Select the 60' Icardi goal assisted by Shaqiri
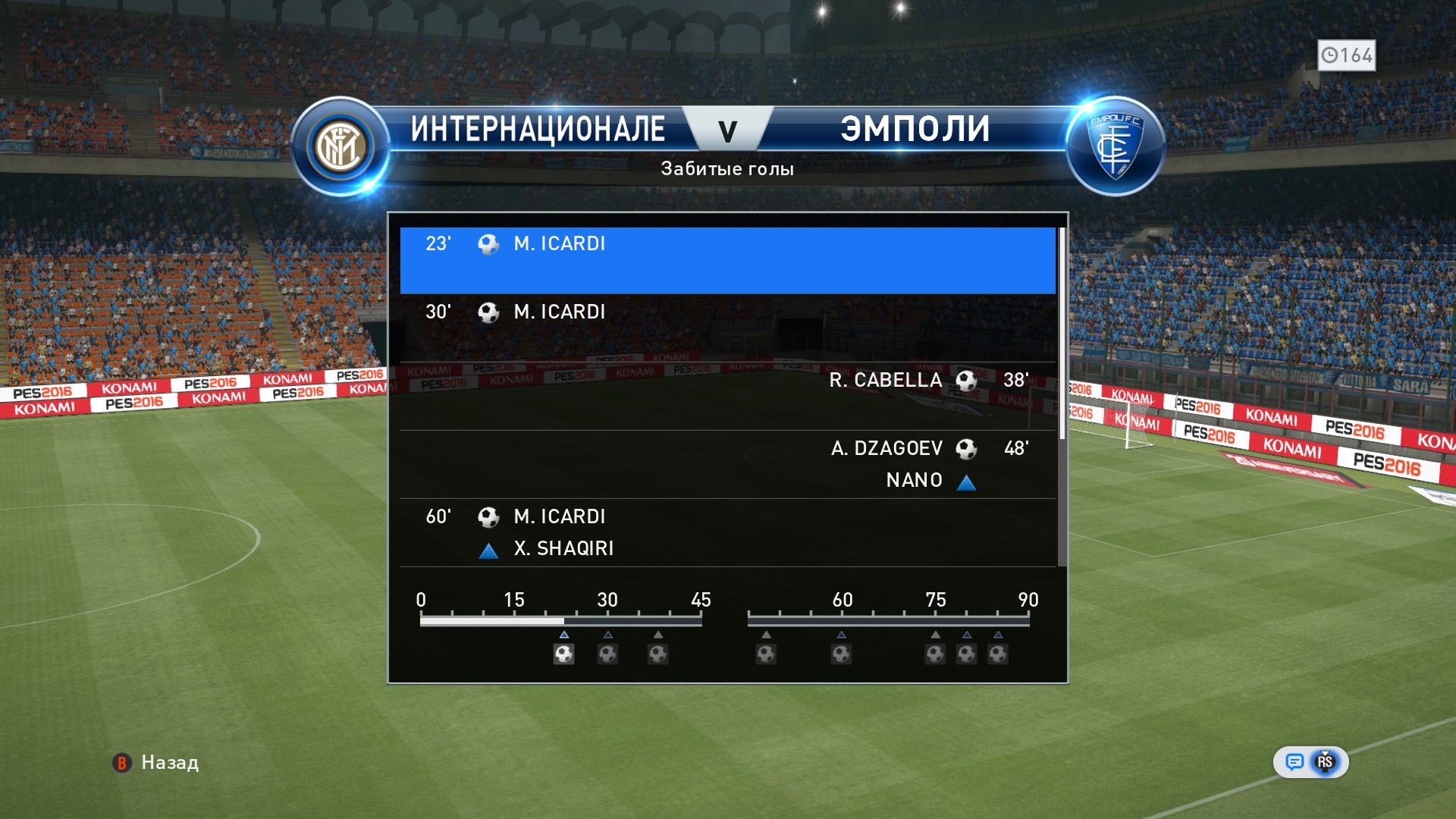Viewport: 1456px width, 819px height. click(x=726, y=532)
